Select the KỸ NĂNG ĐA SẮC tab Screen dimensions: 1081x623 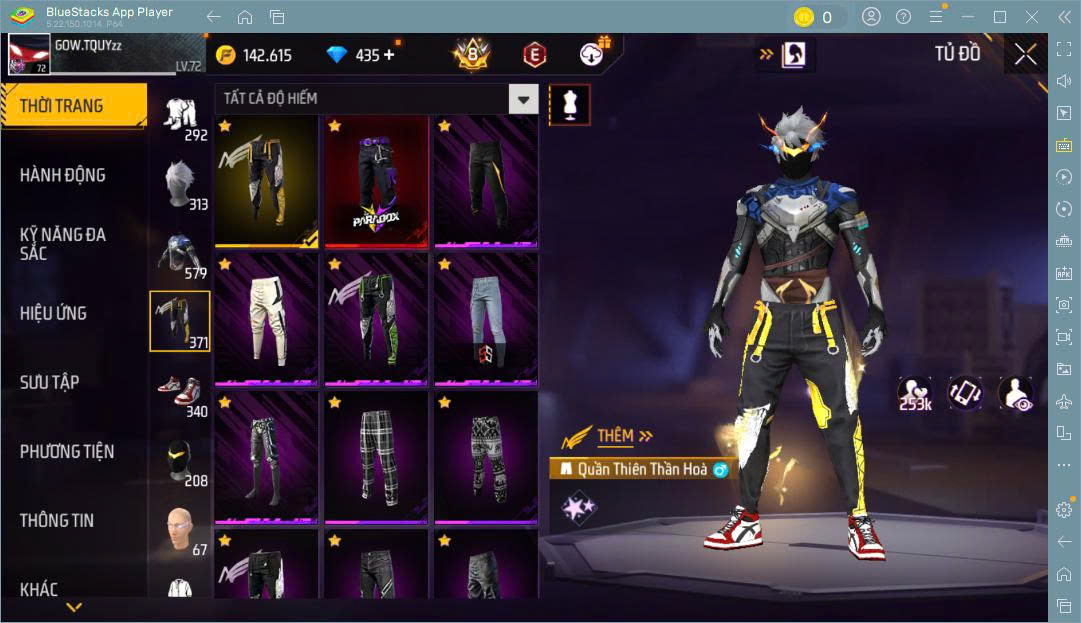[63, 244]
